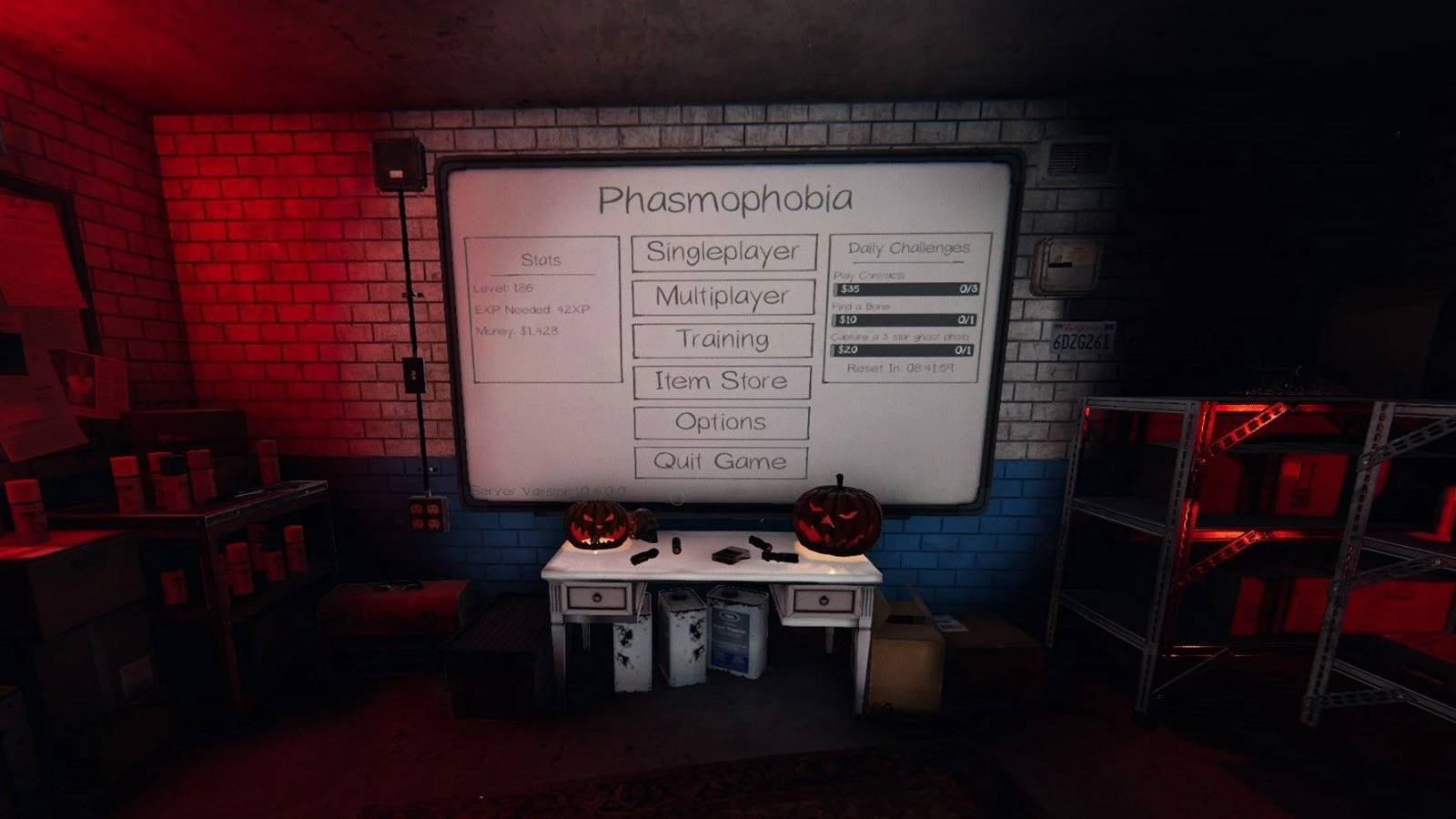Open the Options menu
Screen dimensions: 1456x819
pos(721,422)
